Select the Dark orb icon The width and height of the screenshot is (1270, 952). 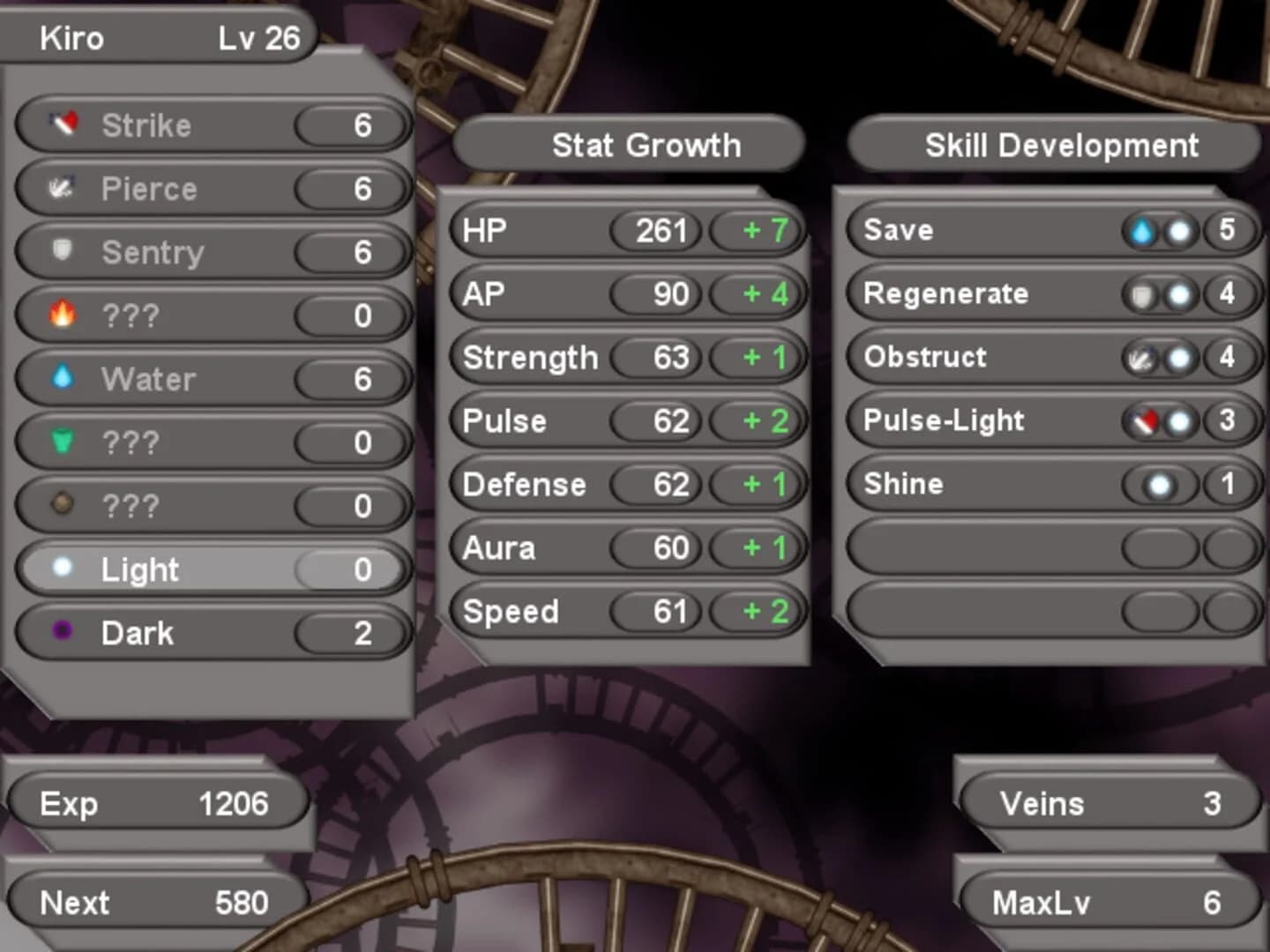(x=62, y=632)
